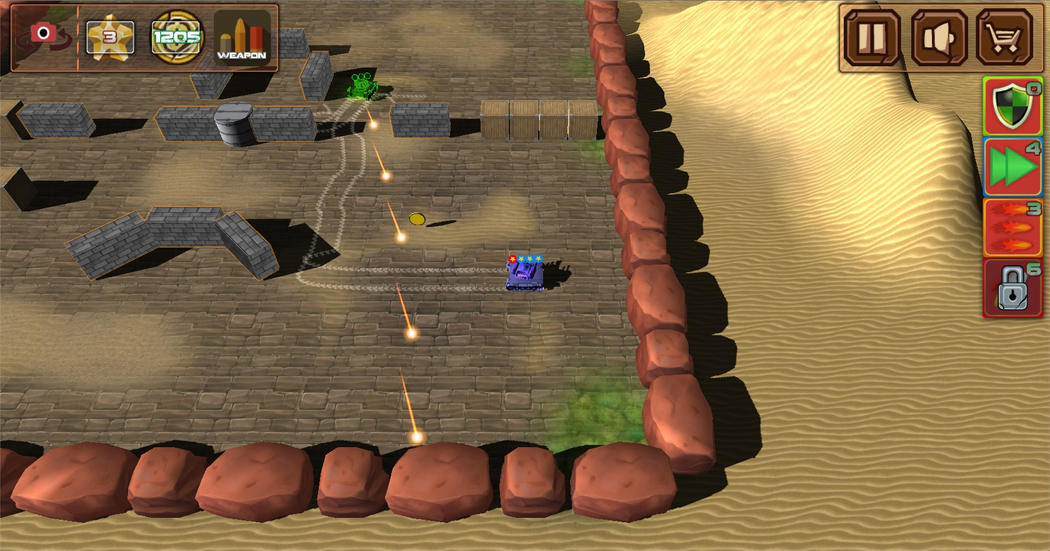Toggle the sound speaker button
This screenshot has width=1050, height=551.
(939, 38)
